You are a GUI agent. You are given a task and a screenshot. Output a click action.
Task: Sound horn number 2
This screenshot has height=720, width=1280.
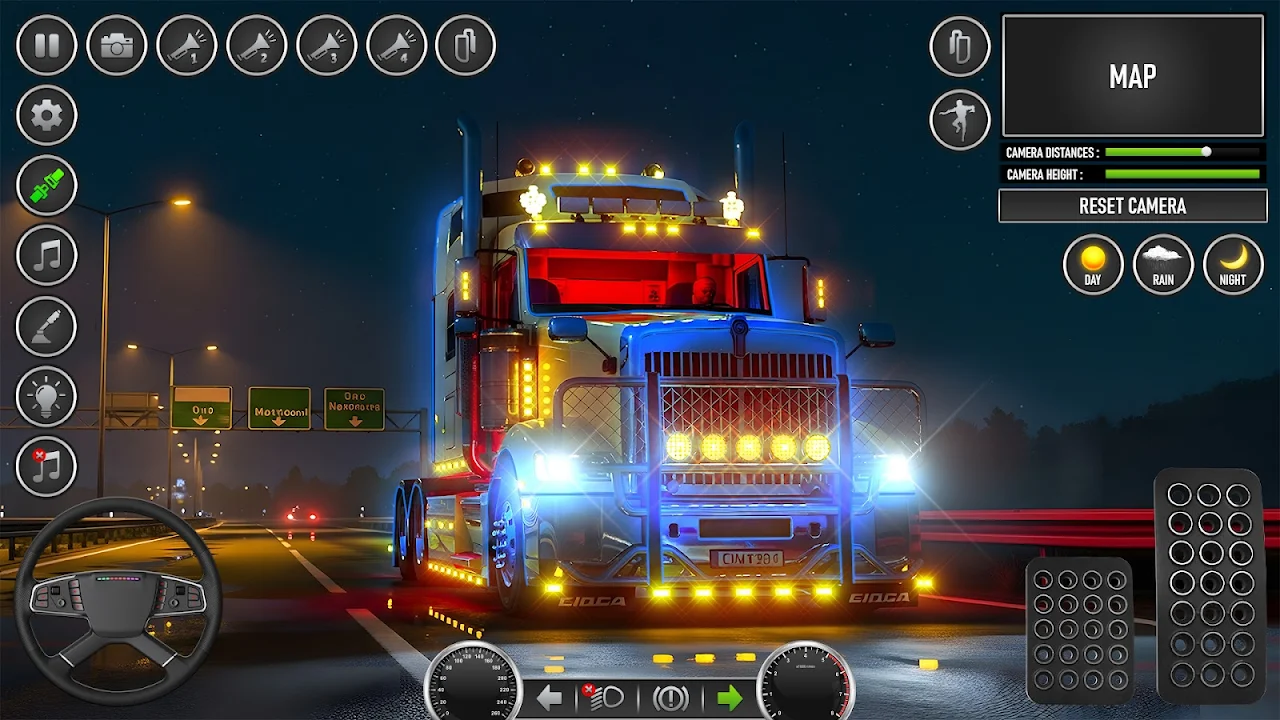pyautogui.click(x=257, y=45)
